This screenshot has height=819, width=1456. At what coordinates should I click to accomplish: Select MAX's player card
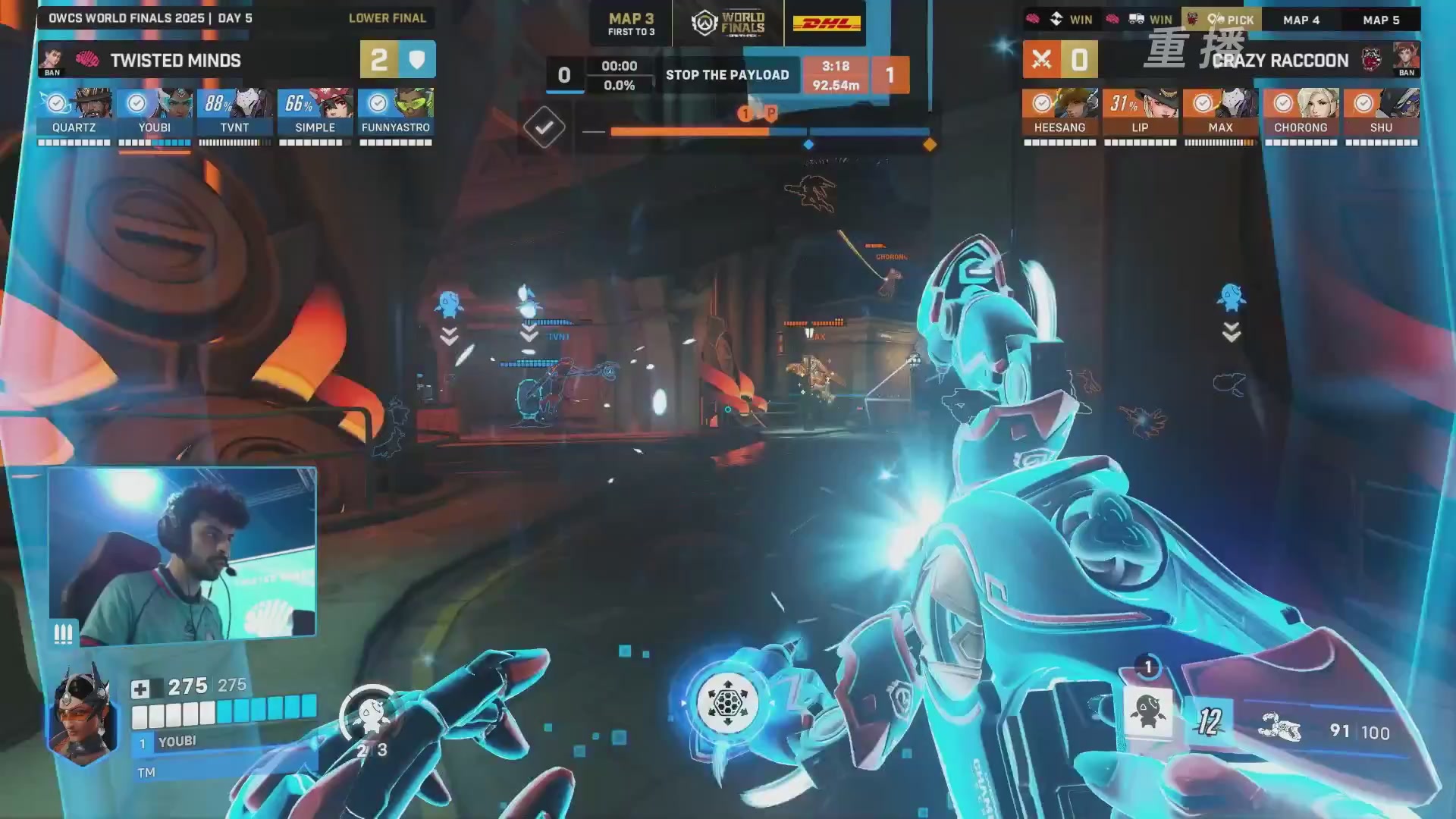coord(1220,112)
